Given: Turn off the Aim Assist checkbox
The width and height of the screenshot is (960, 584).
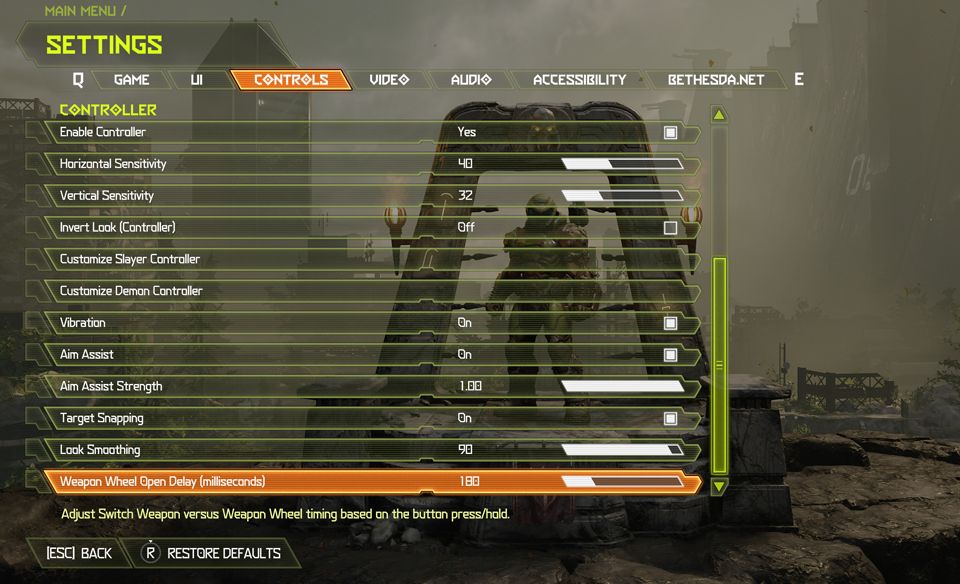Looking at the screenshot, I should (670, 355).
